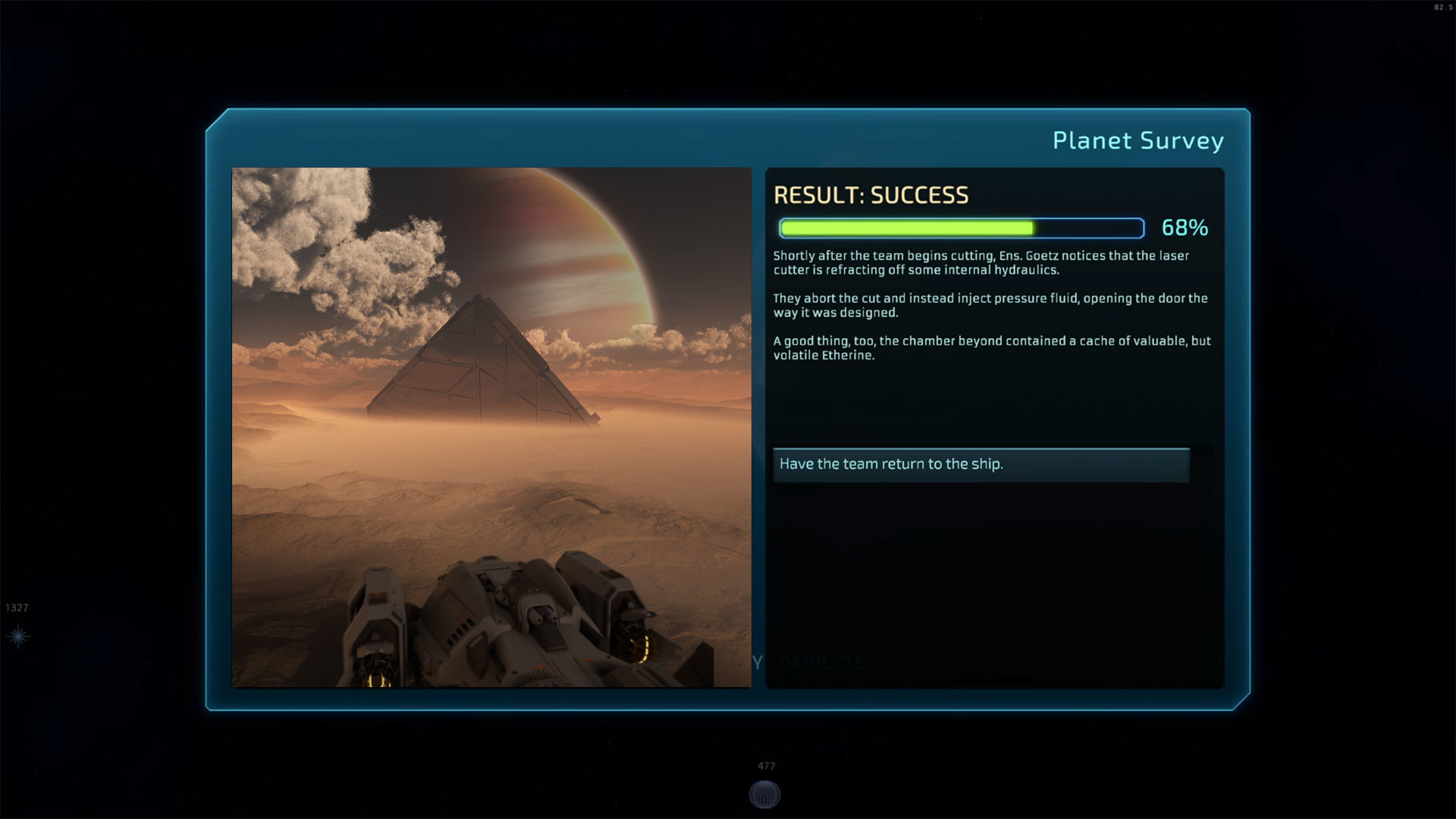This screenshot has width=1456, height=819.
Task: Click the starburst resource icon above left edge
Action: click(x=17, y=635)
